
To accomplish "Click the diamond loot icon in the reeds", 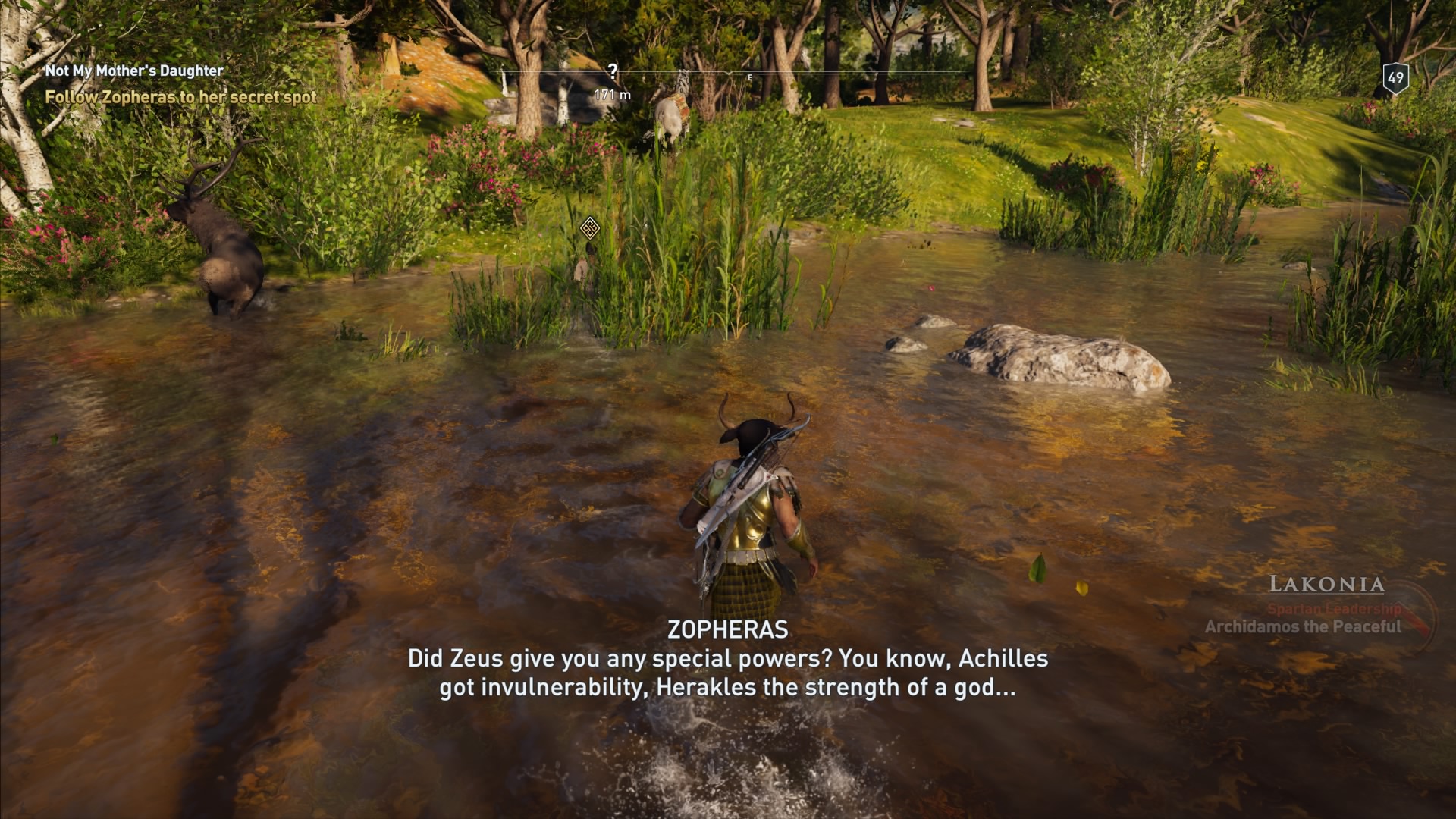I will (x=591, y=229).
